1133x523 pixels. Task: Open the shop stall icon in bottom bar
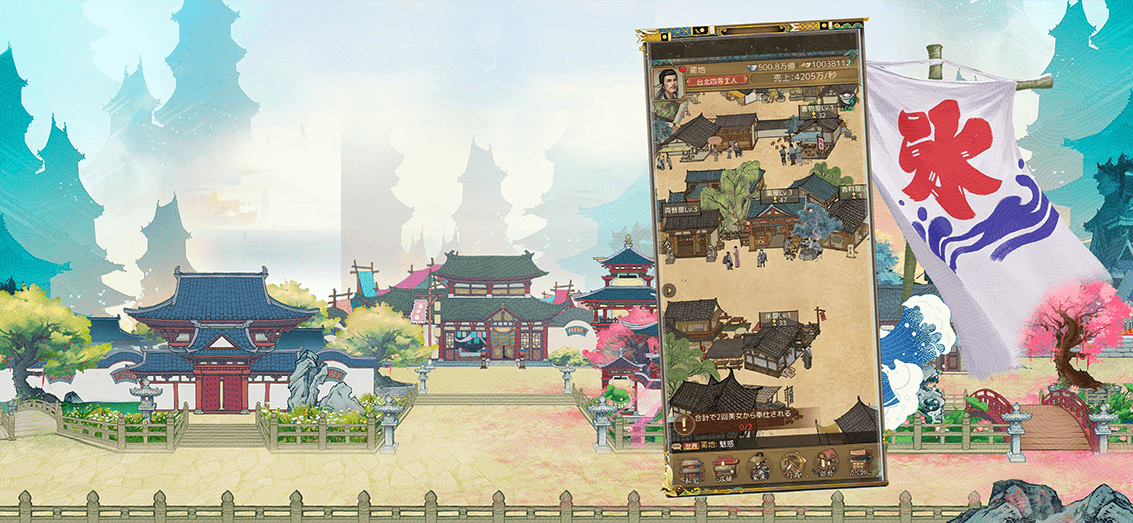point(727,467)
